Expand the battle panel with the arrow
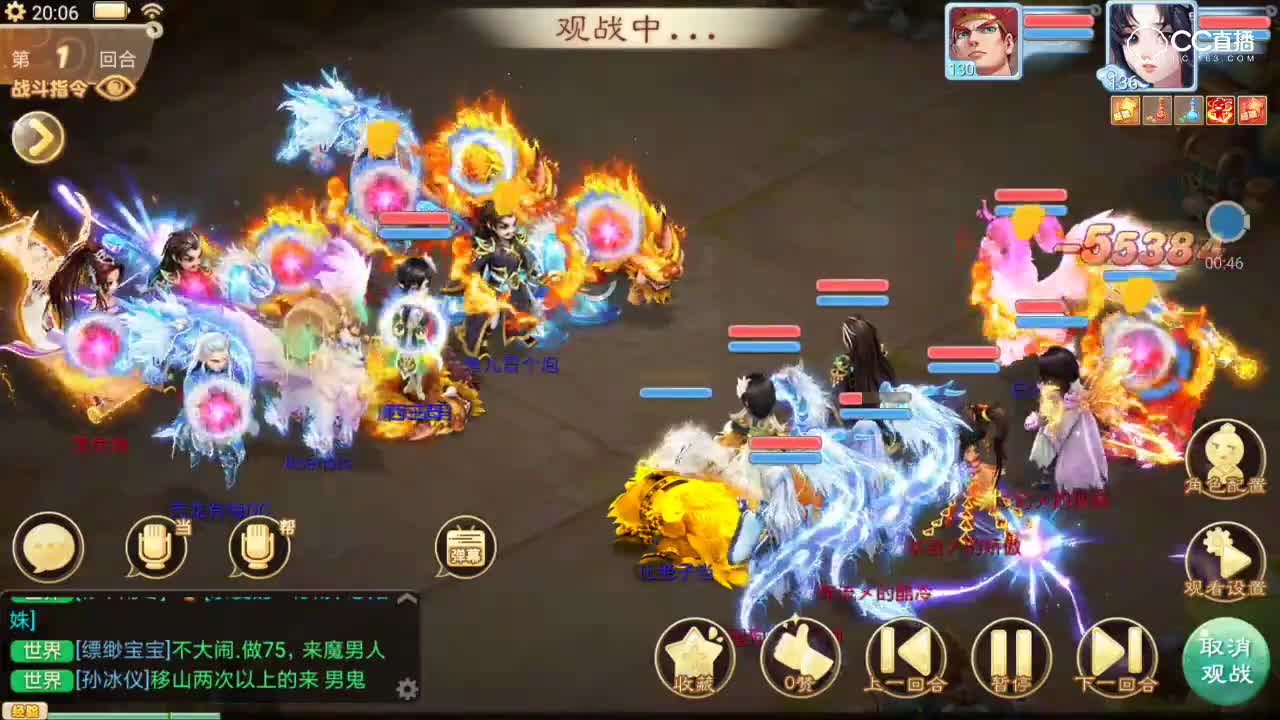The width and height of the screenshot is (1280, 720). (x=37, y=137)
